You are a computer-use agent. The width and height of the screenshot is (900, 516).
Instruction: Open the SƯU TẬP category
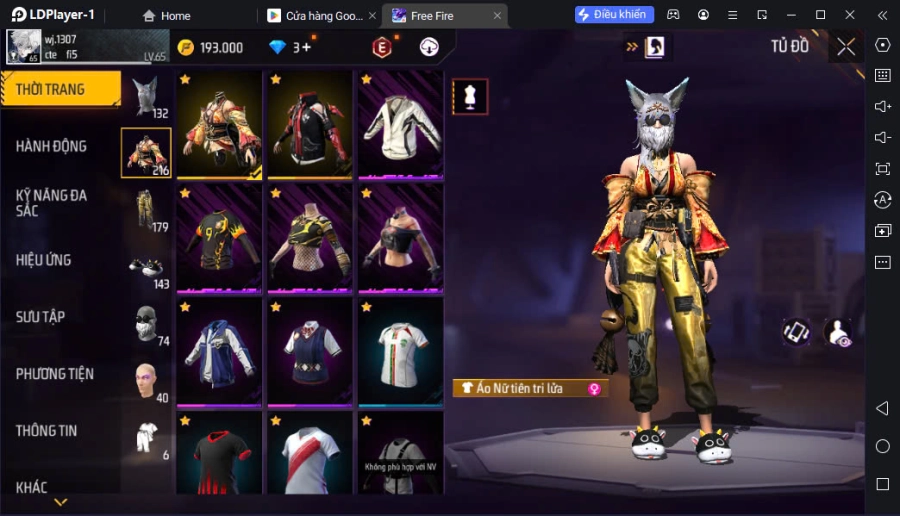40,317
